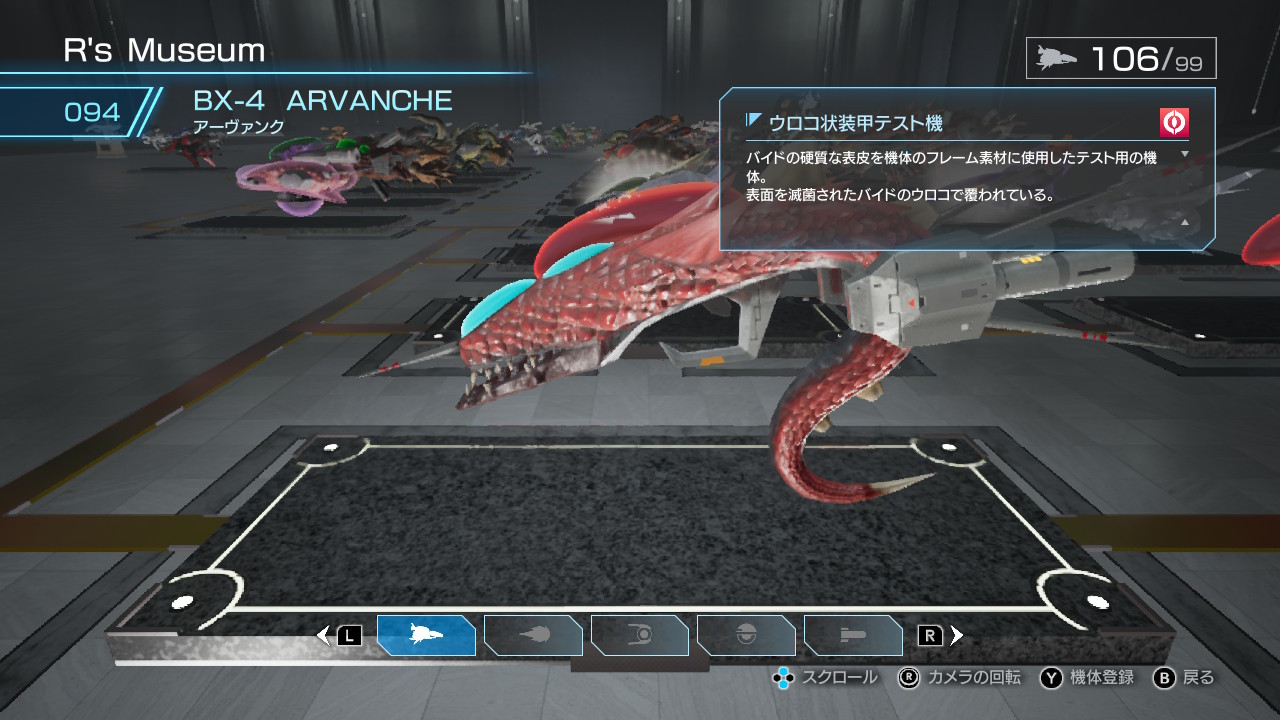
Task: Click the BX-4 ARVANCHE name label
Action: click(x=322, y=100)
